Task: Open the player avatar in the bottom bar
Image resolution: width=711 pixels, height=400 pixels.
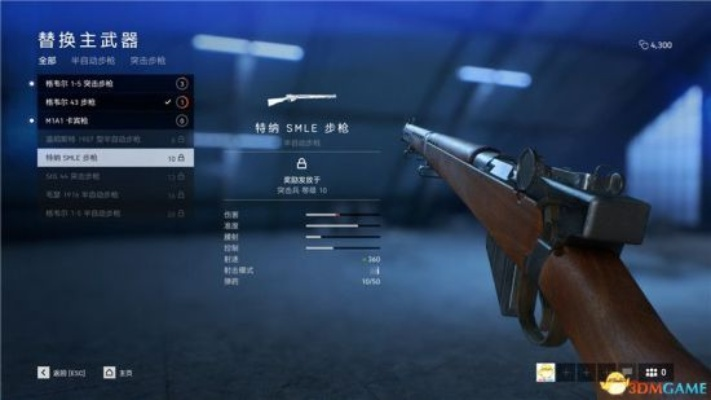Action: pyautogui.click(x=546, y=372)
